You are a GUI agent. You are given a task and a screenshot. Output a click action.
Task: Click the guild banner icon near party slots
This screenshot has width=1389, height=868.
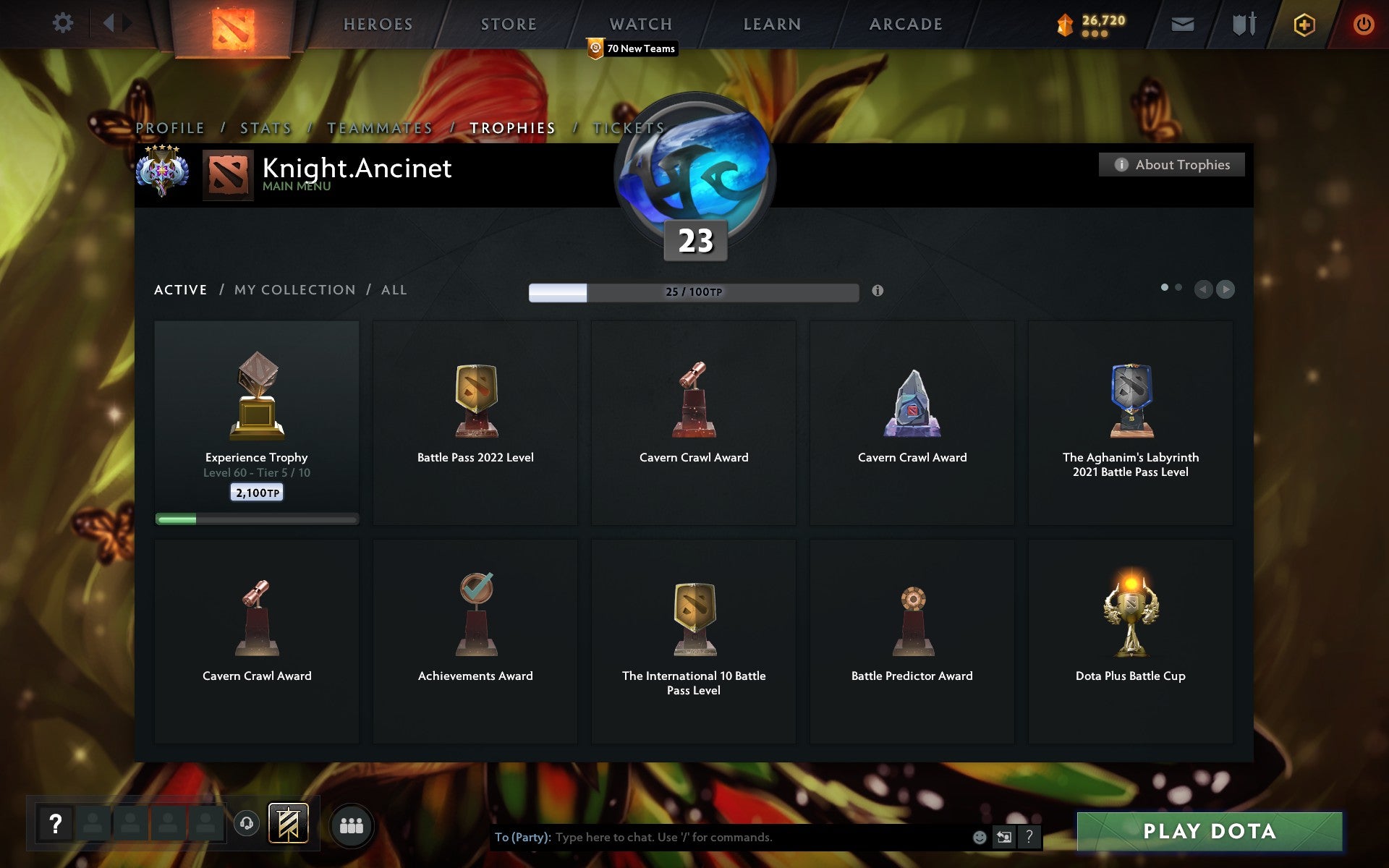click(x=288, y=823)
